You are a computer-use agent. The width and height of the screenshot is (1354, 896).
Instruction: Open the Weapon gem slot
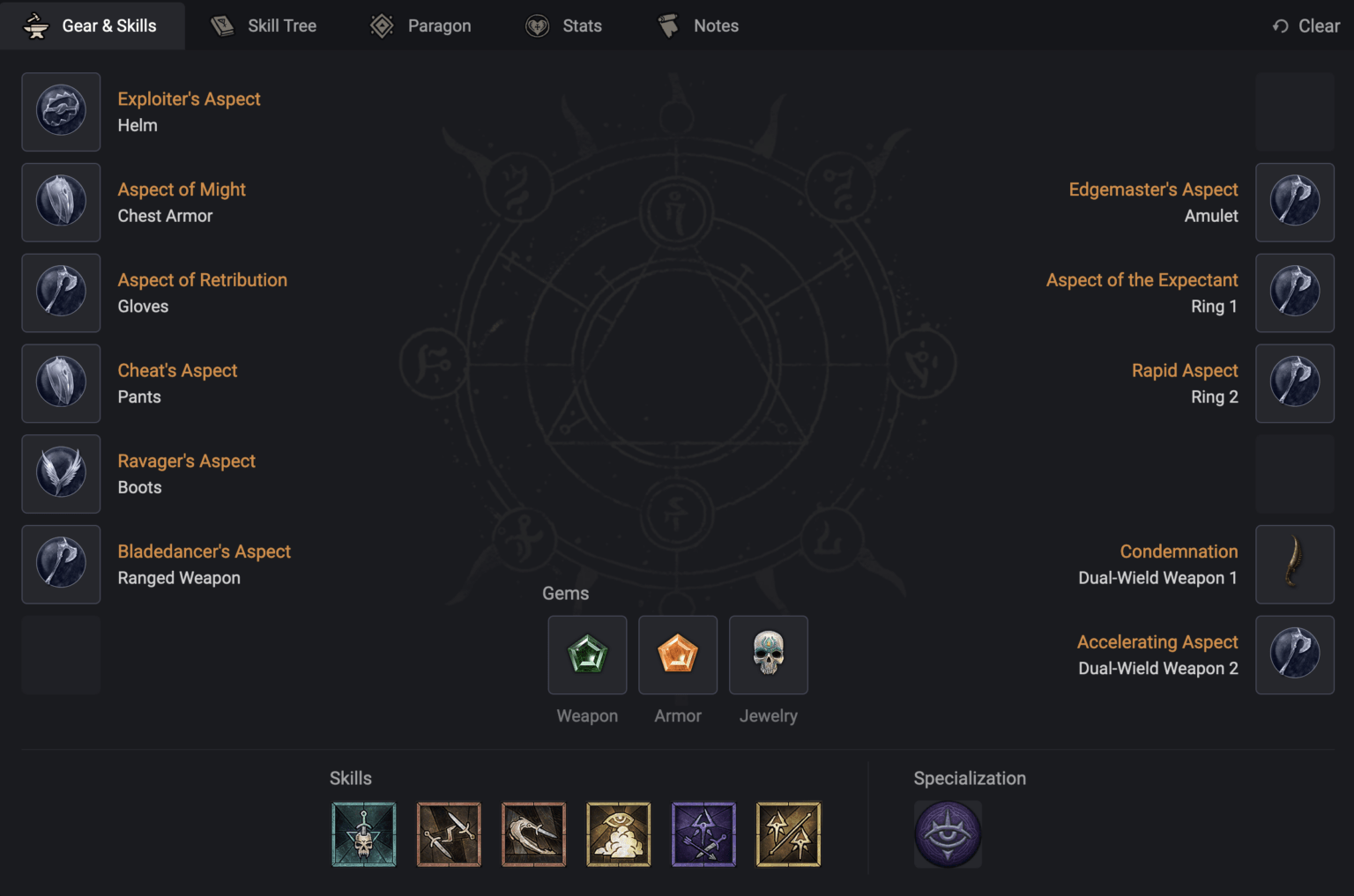click(x=587, y=655)
